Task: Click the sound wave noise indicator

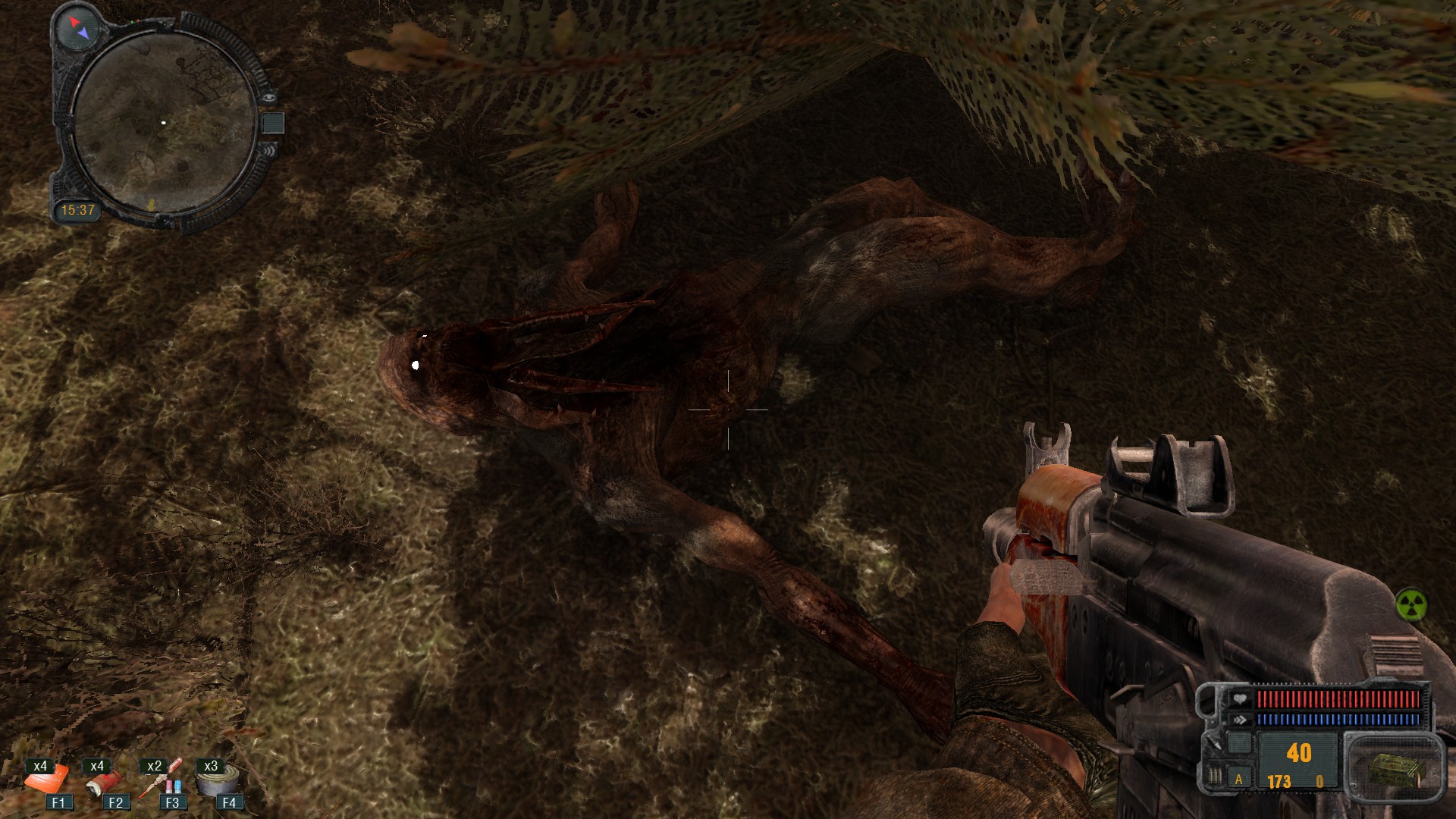Action: pyautogui.click(x=271, y=150)
